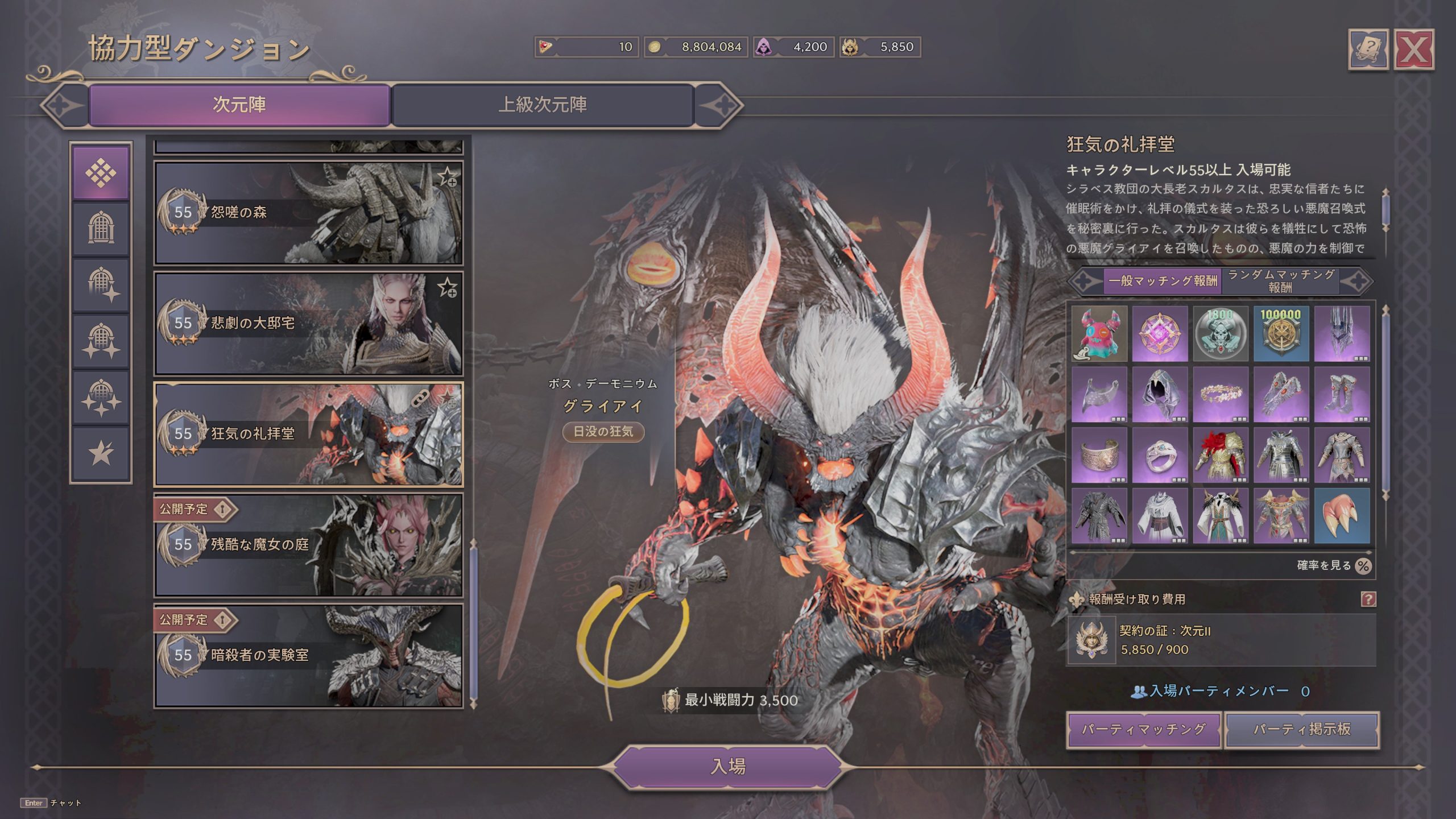This screenshot has width=1456, height=819.
Task: Inspect the orange claw reward item
Action: (x=1342, y=516)
